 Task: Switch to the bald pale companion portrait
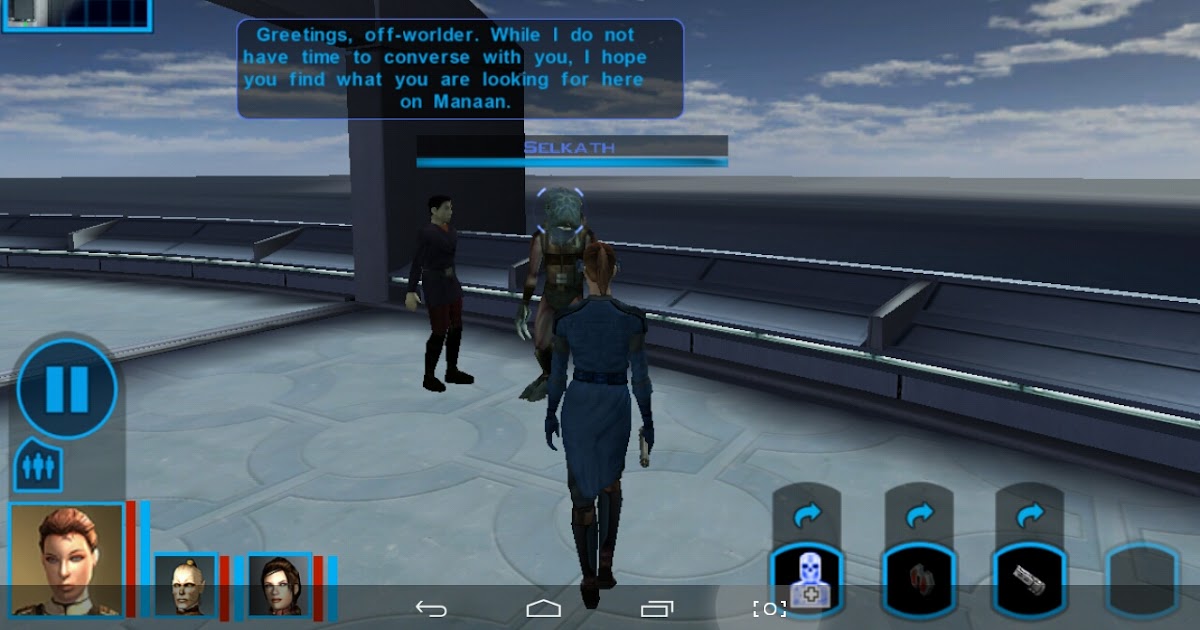point(186,584)
